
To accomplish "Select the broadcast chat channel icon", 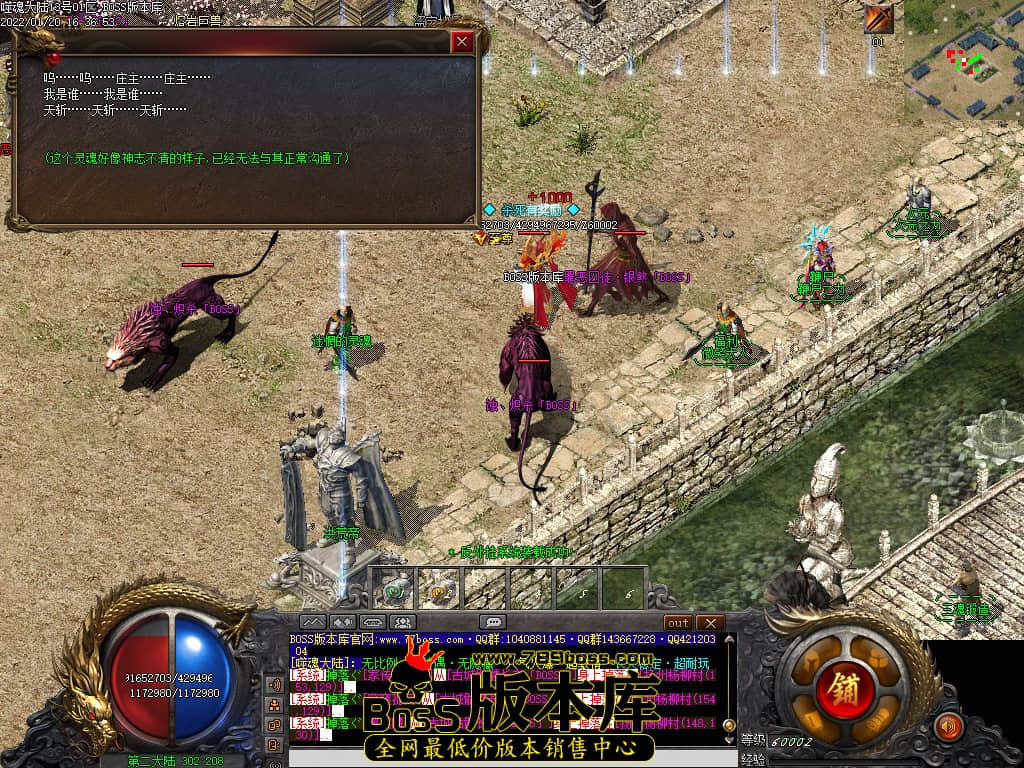I will pyautogui.click(x=274, y=685).
